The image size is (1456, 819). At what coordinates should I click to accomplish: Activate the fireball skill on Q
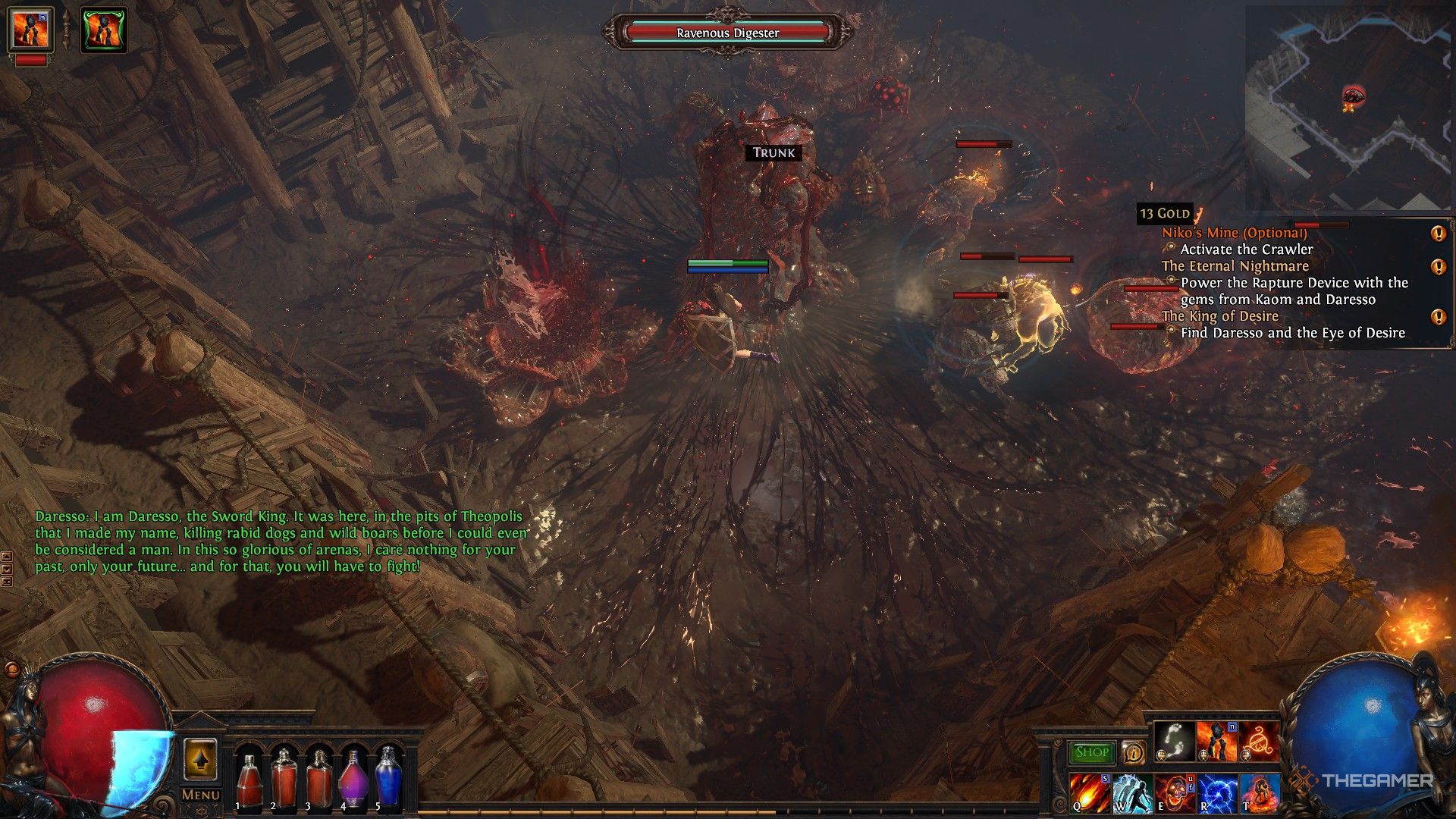(x=1090, y=792)
